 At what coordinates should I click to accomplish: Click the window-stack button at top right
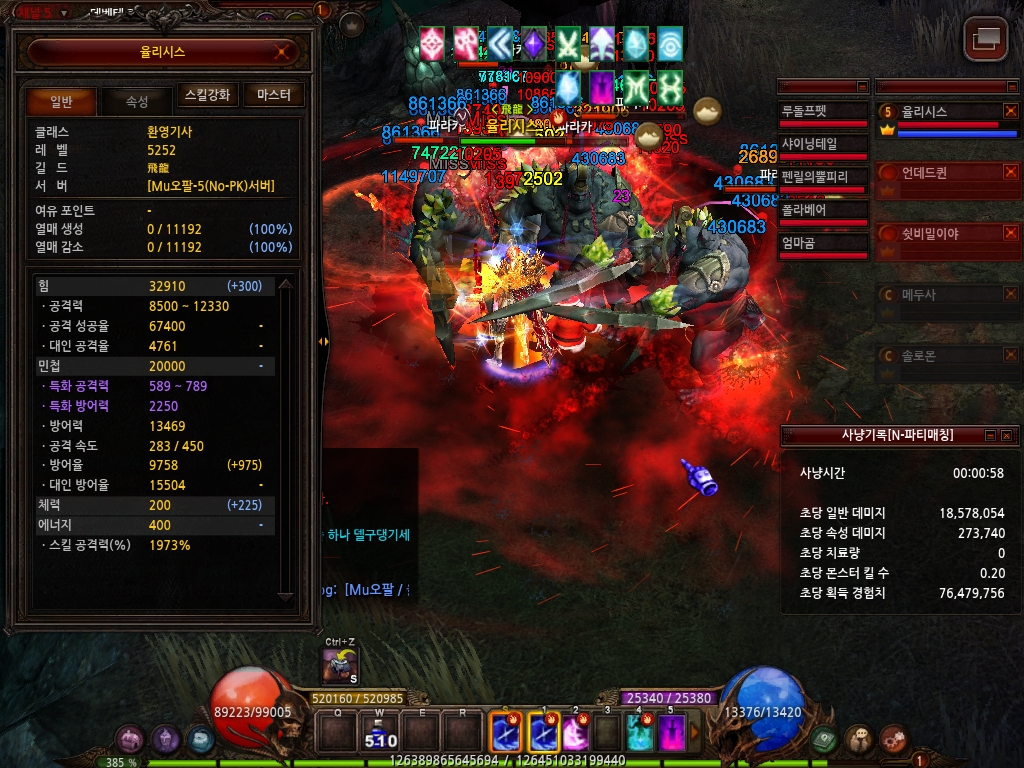click(x=985, y=39)
